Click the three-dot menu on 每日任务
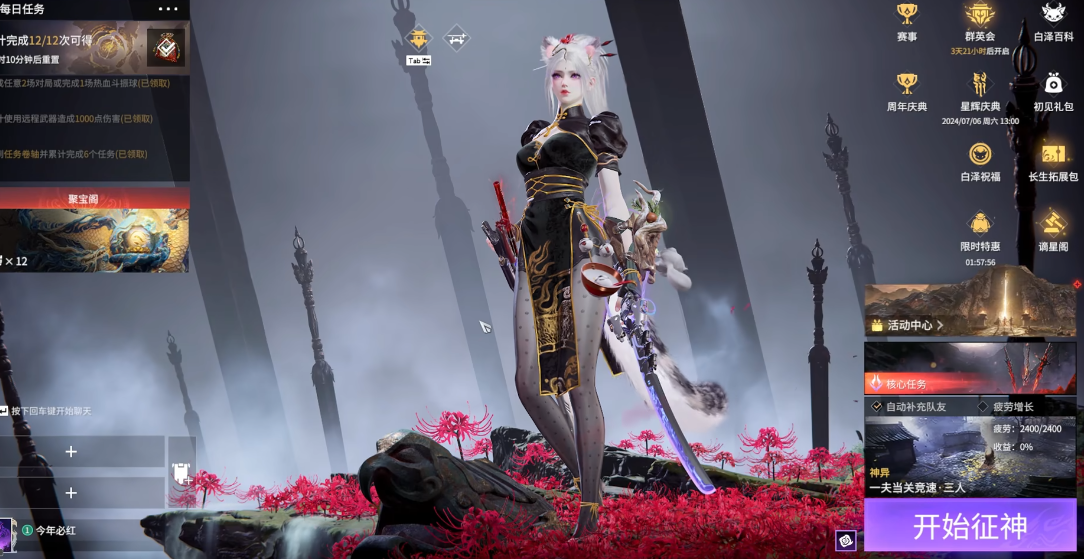This screenshot has height=559, width=1084. coord(168,9)
